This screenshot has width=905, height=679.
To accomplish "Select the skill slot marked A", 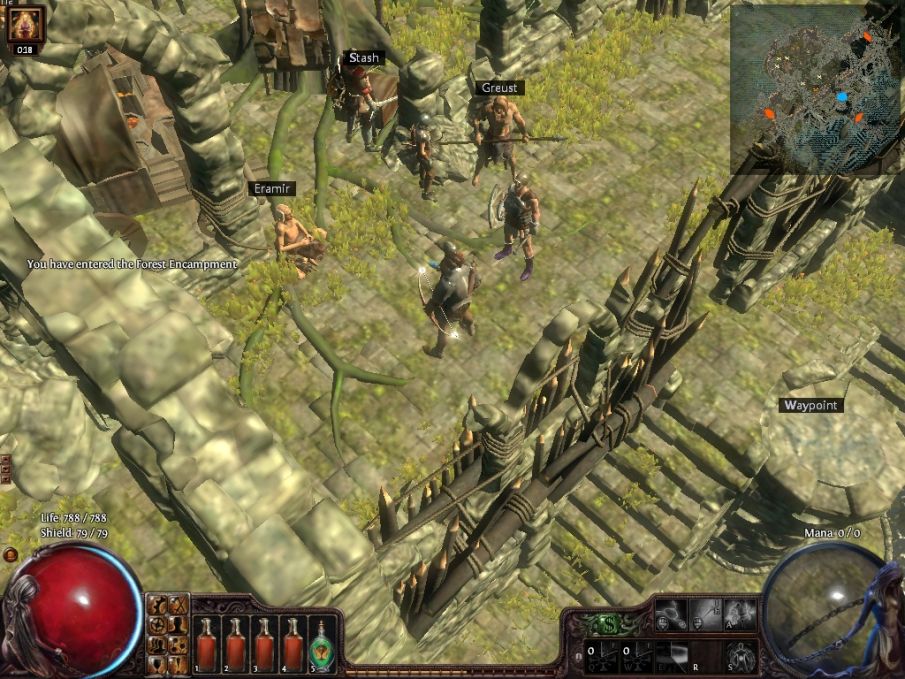I will pyautogui.click(x=740, y=616).
